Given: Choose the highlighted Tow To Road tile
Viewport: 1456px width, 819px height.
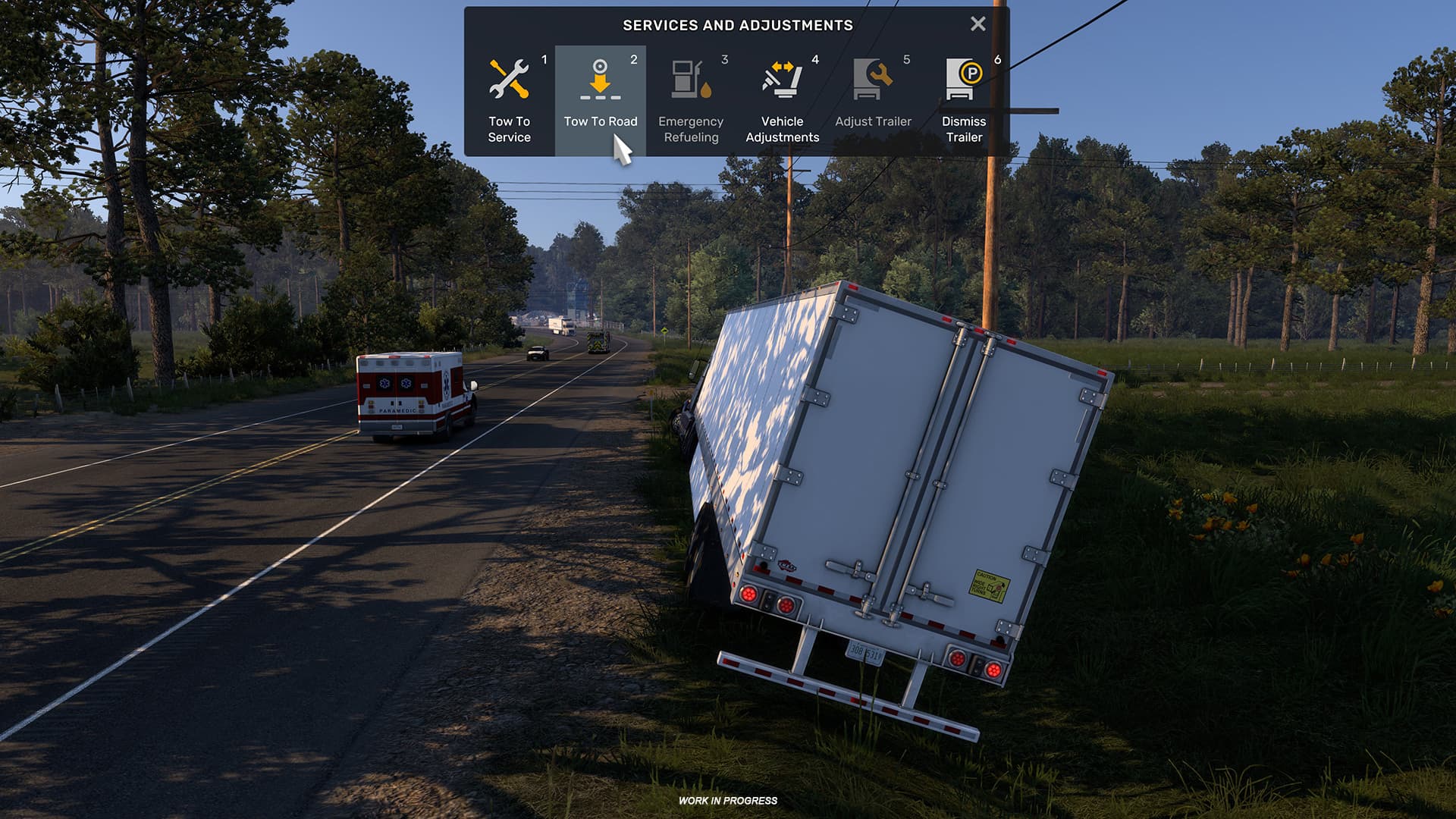Looking at the screenshot, I should 601,99.
